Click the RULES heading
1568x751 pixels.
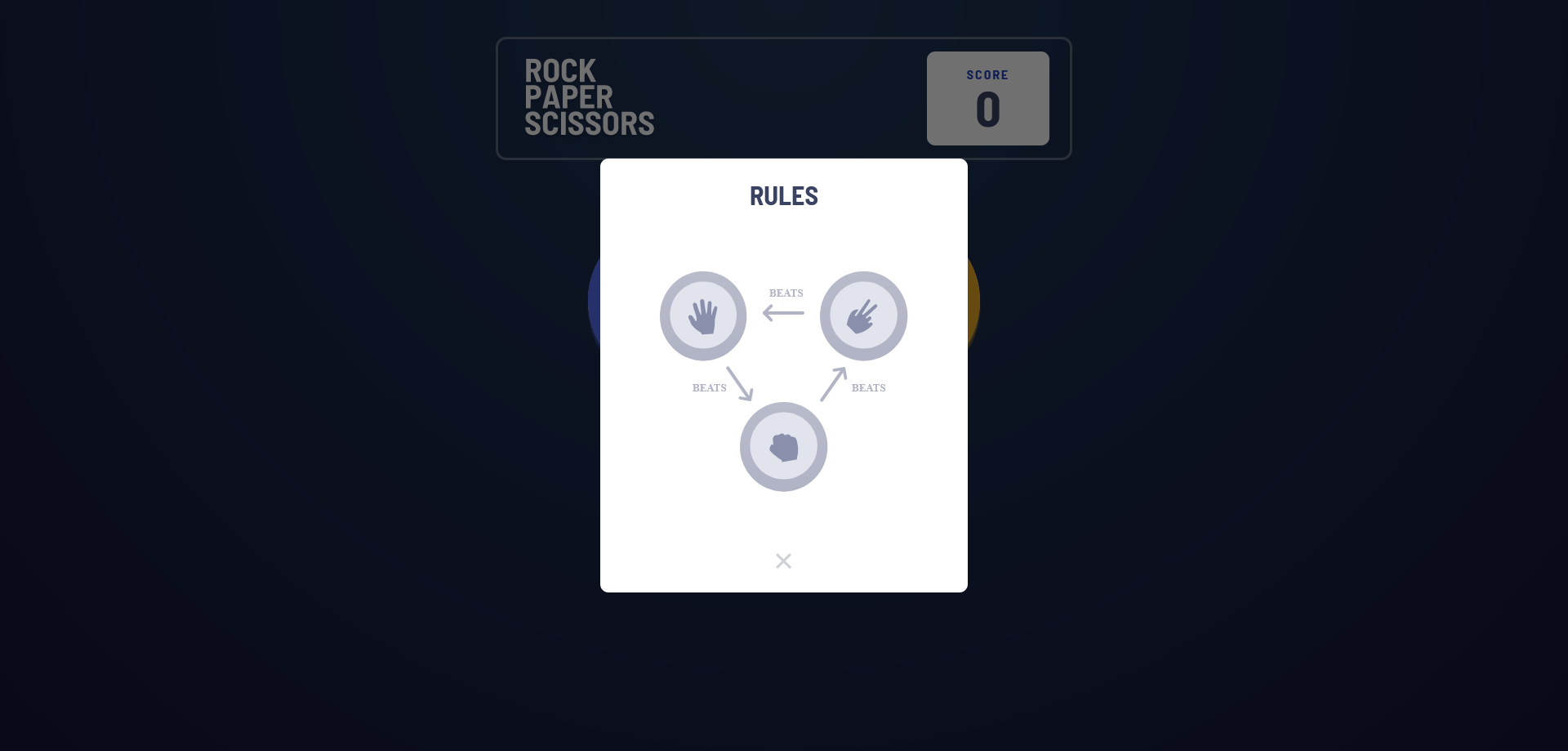point(783,195)
